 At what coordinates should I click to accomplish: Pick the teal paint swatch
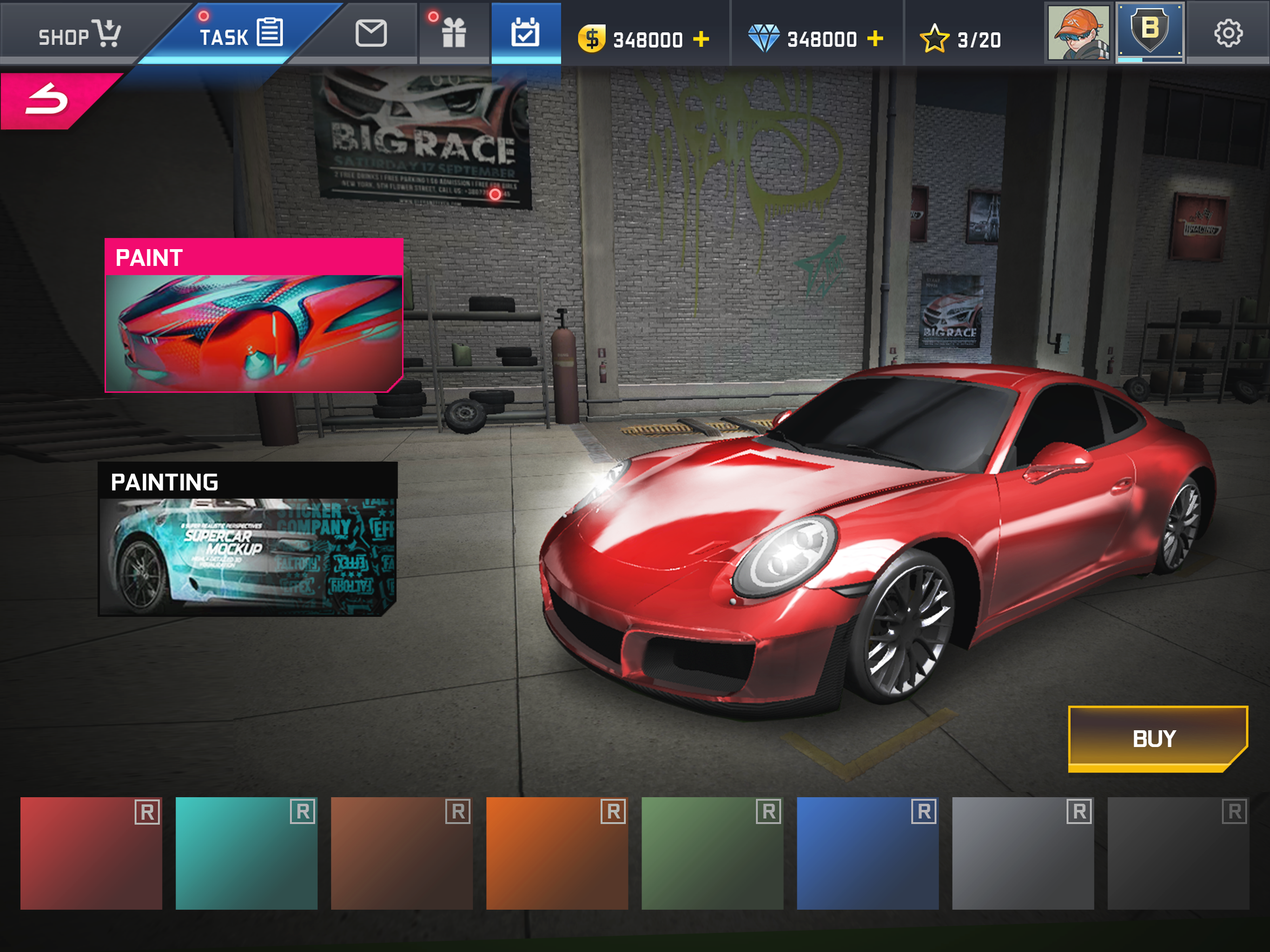(x=246, y=853)
